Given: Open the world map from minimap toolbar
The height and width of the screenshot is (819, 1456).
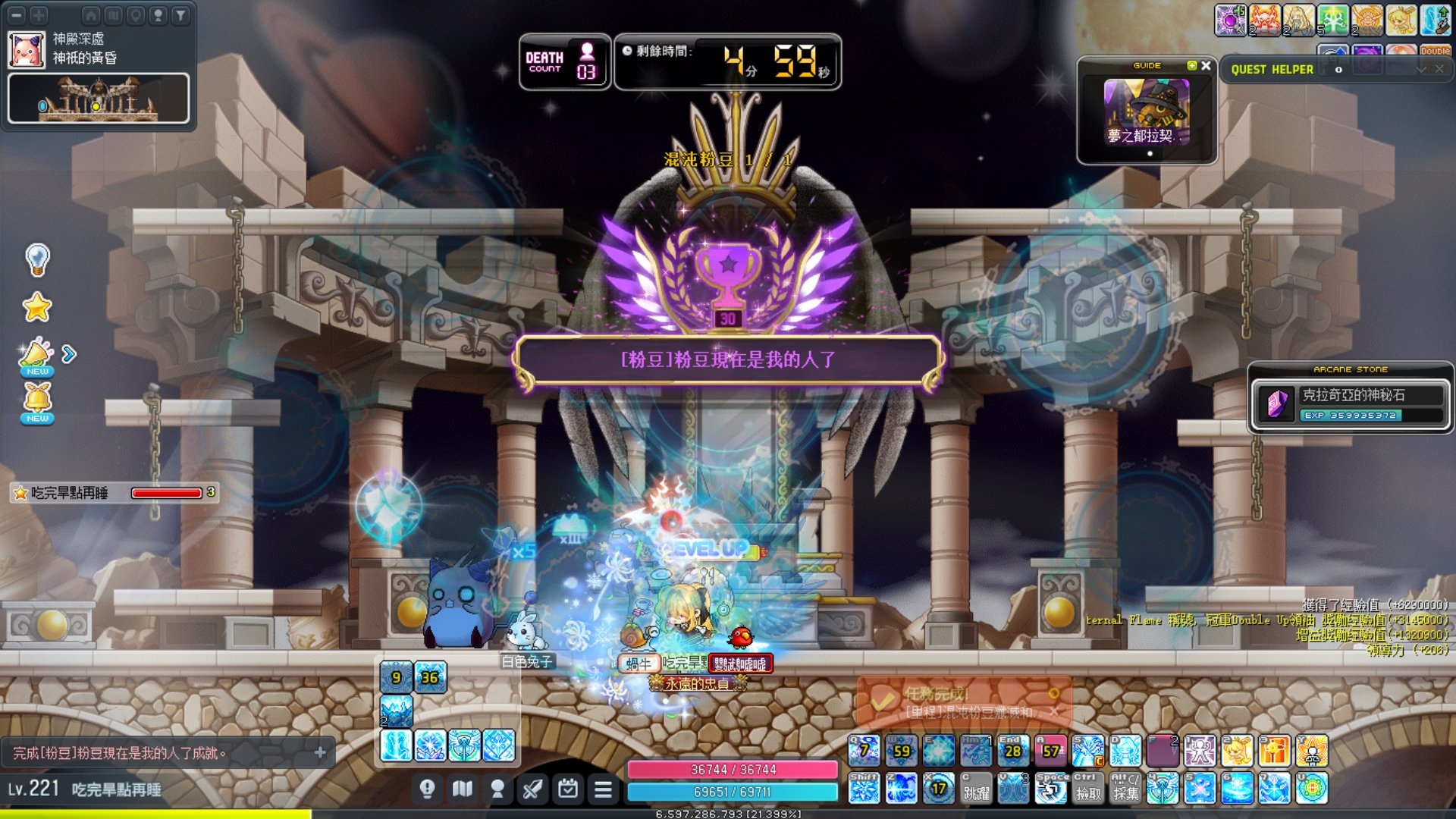Looking at the screenshot, I should pos(114,14).
